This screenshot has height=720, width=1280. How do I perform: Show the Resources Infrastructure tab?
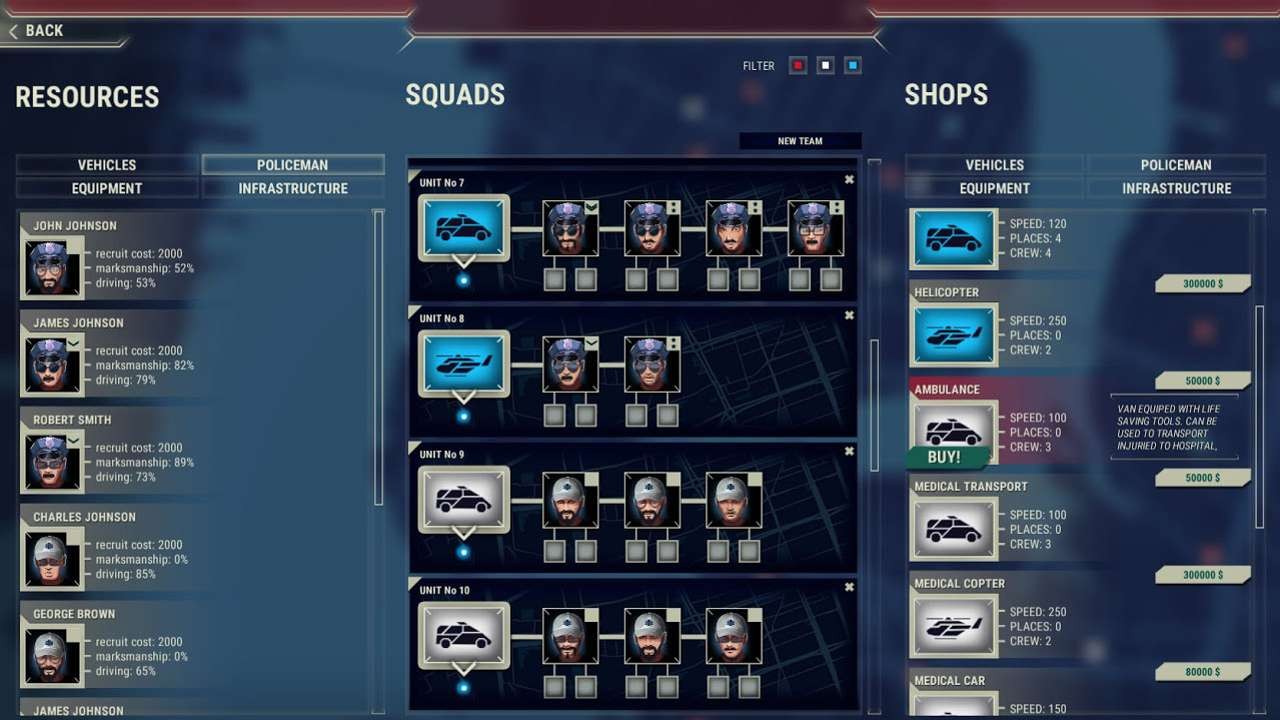pos(293,188)
